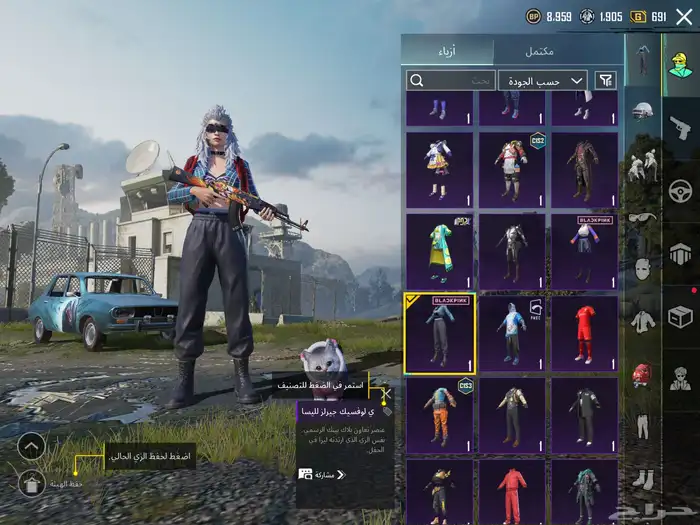Select the CIS2 red and white outfit
The width and height of the screenshot is (700, 525).
(511, 169)
